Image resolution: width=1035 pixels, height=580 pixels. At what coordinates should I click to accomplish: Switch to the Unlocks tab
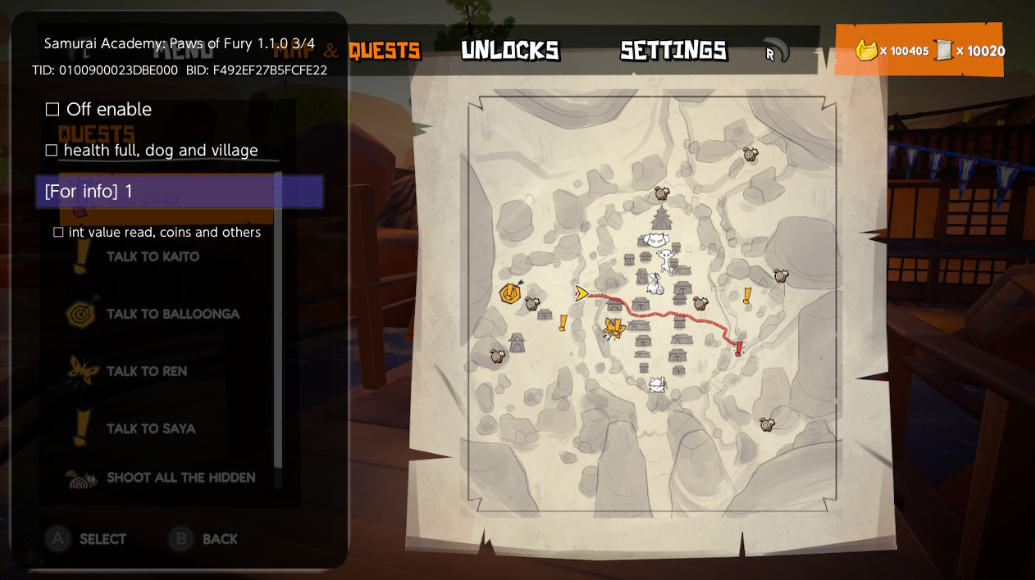point(510,50)
